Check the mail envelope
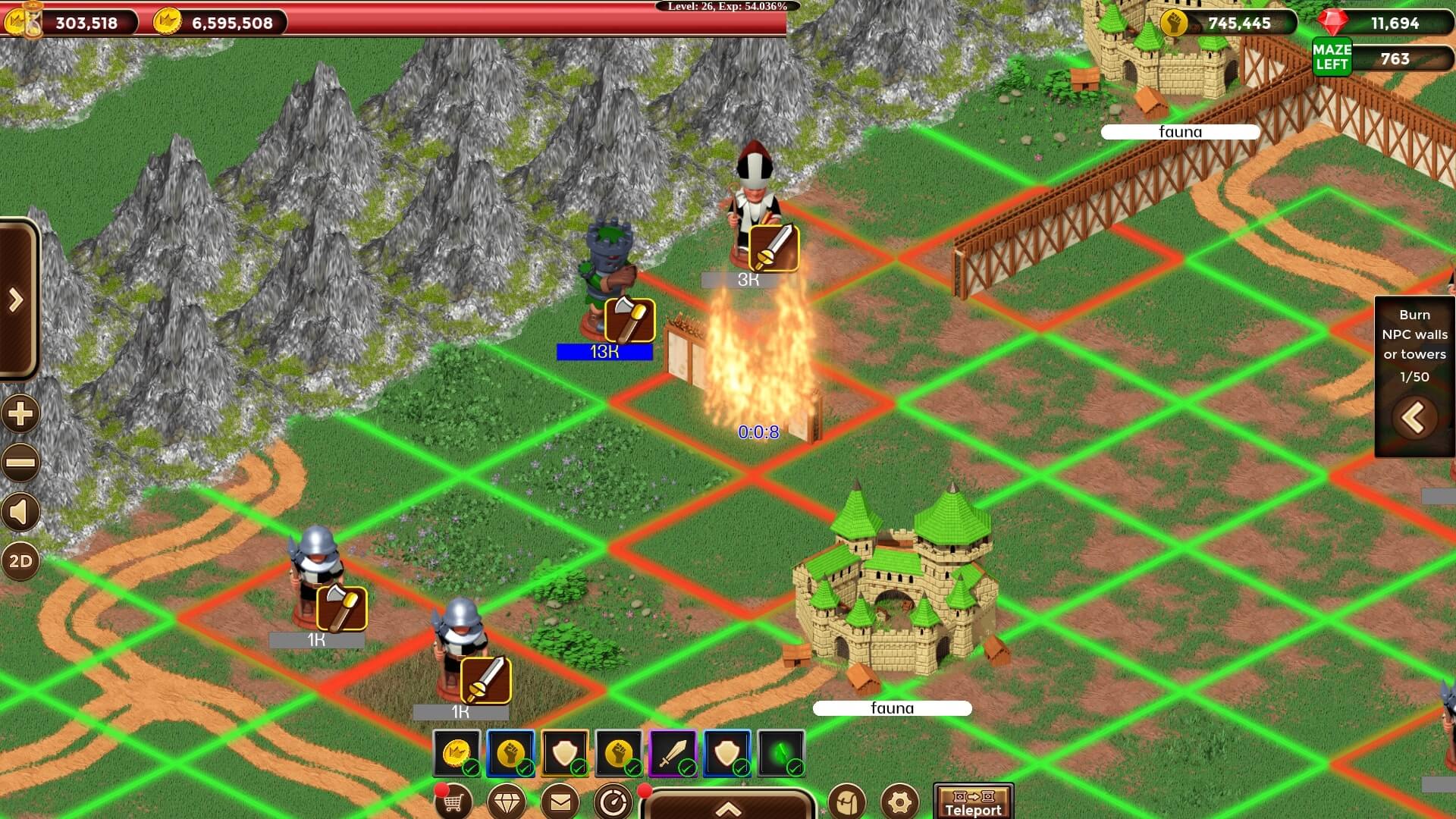1456x819 pixels. pyautogui.click(x=560, y=802)
